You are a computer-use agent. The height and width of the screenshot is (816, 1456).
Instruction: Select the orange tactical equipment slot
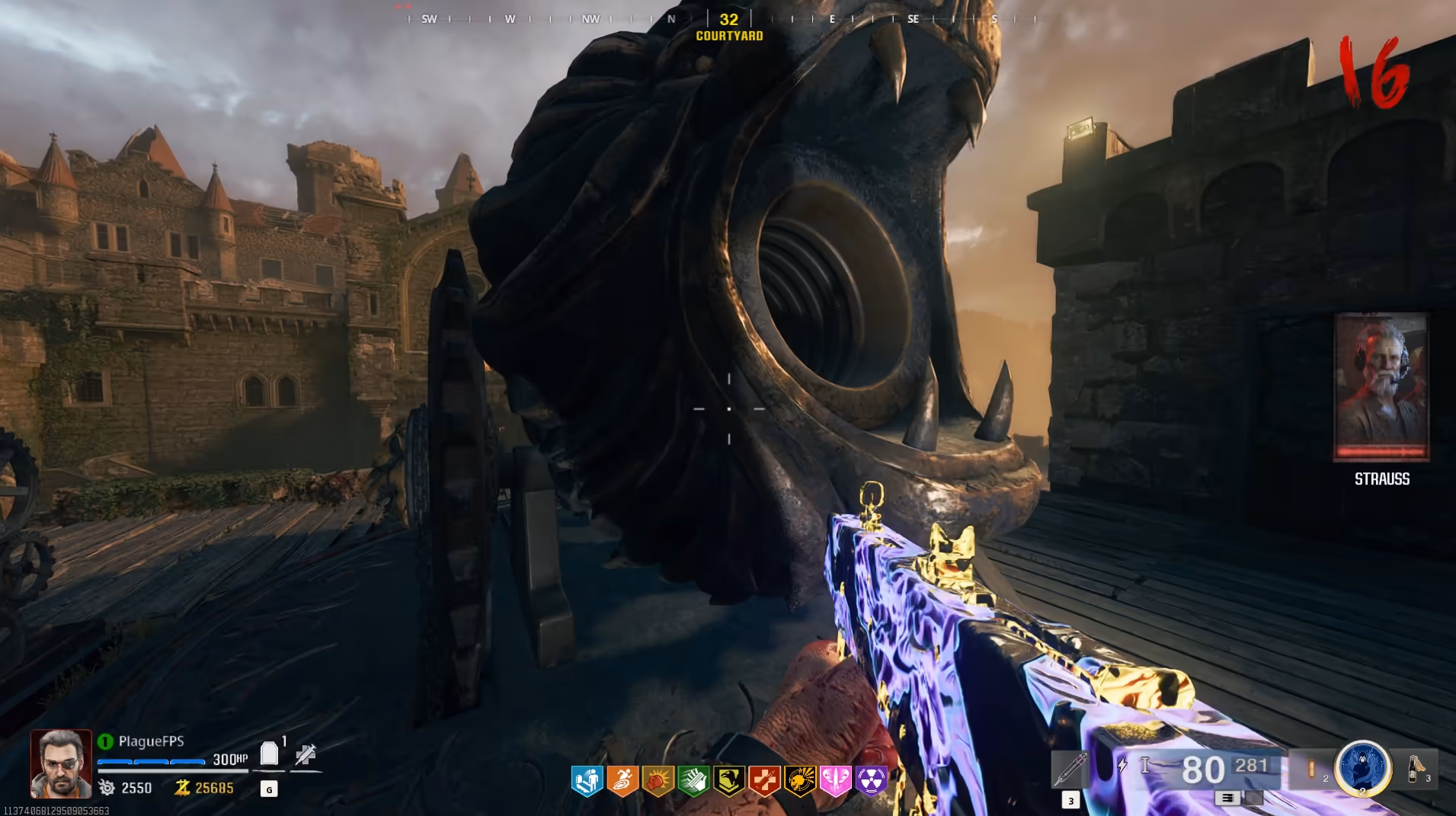1312,769
